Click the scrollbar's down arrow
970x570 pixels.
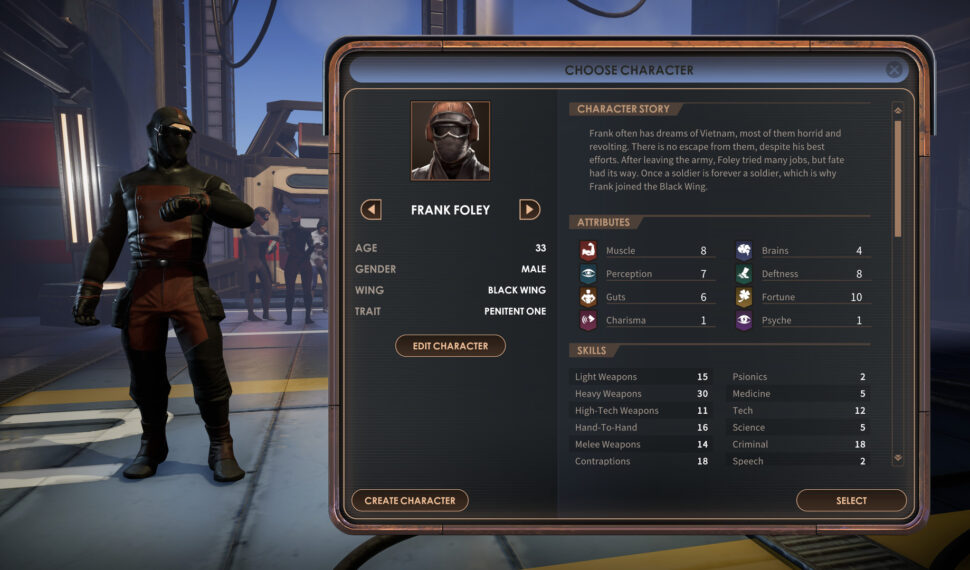(x=897, y=457)
